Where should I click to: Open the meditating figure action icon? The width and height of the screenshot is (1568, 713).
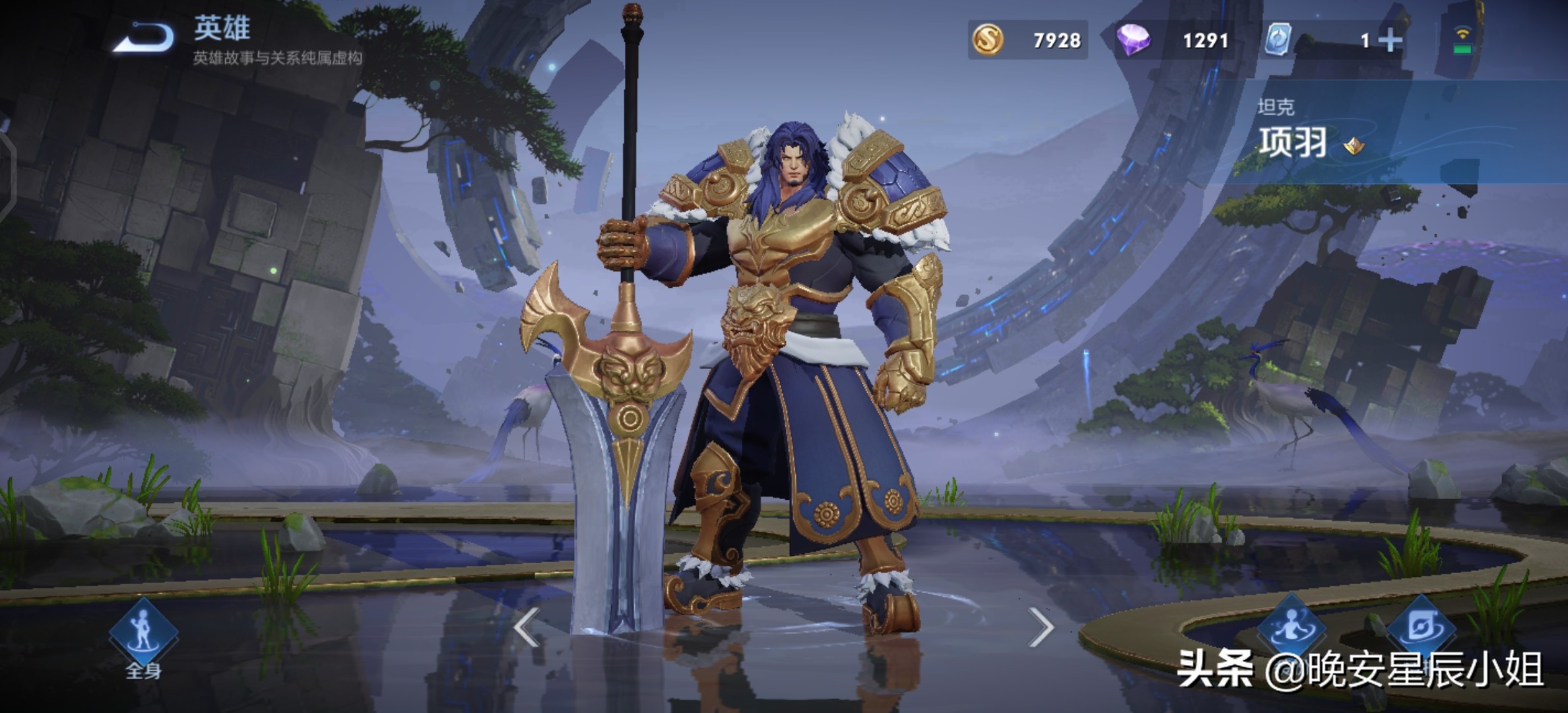click(x=1291, y=627)
